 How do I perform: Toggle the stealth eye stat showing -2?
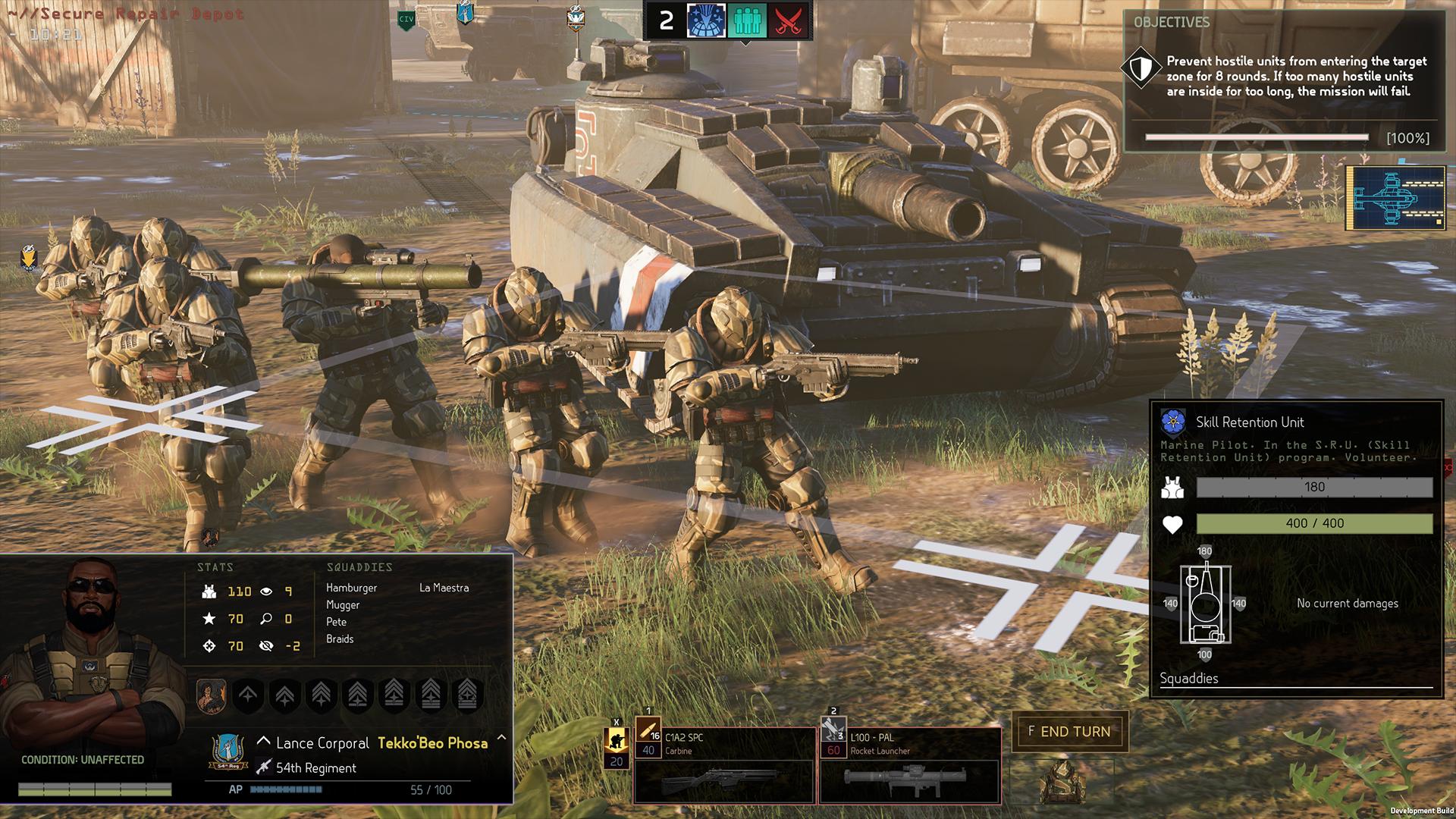coord(265,646)
